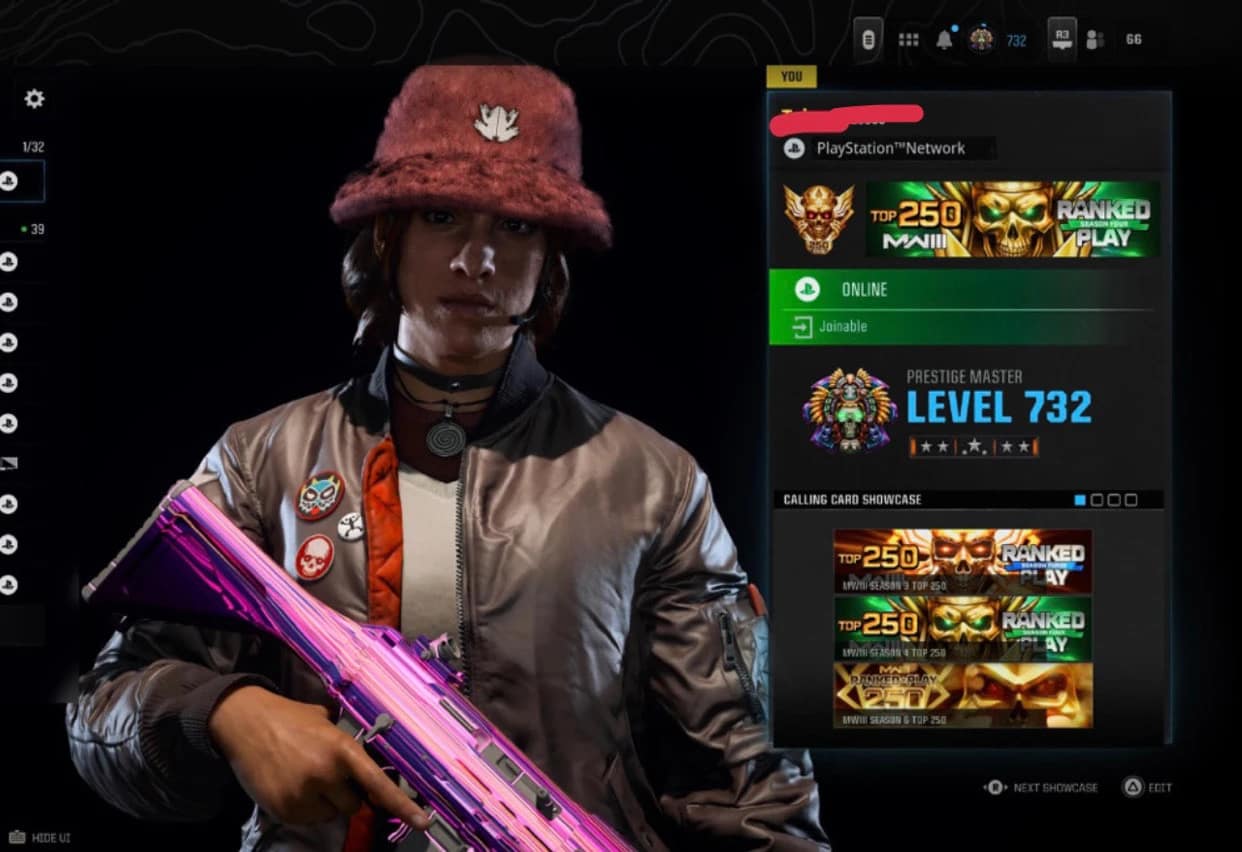Click the Next Showcase option

1042,787
